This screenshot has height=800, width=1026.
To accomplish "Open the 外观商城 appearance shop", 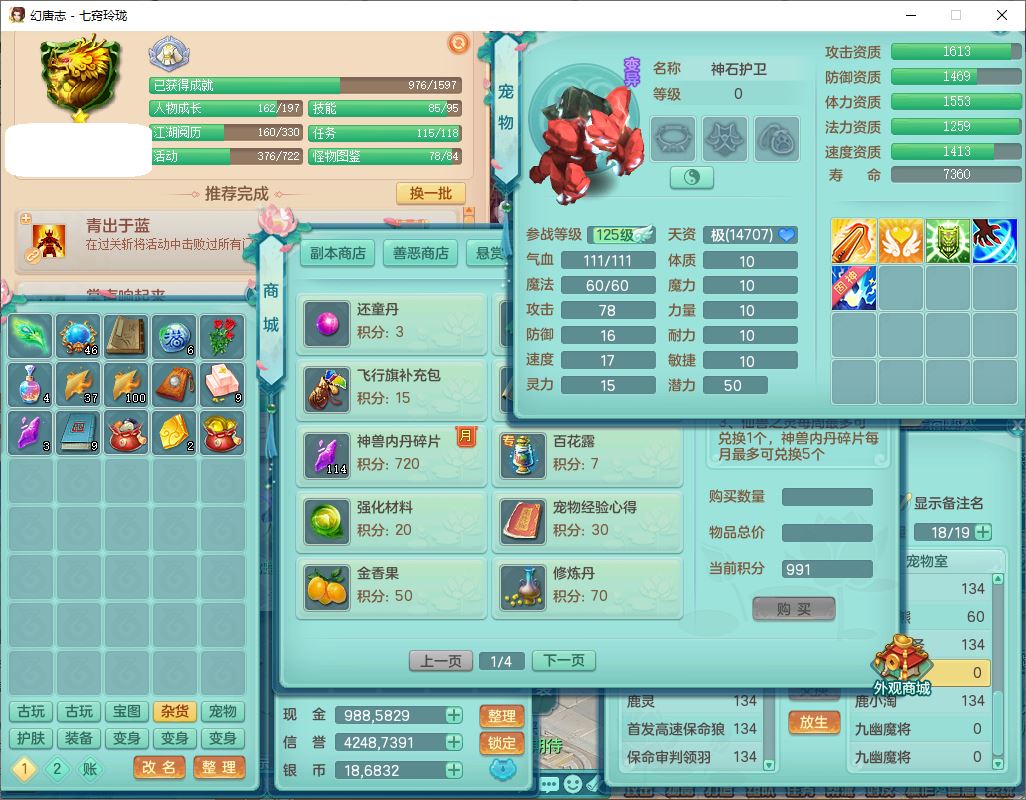I will 901,667.
